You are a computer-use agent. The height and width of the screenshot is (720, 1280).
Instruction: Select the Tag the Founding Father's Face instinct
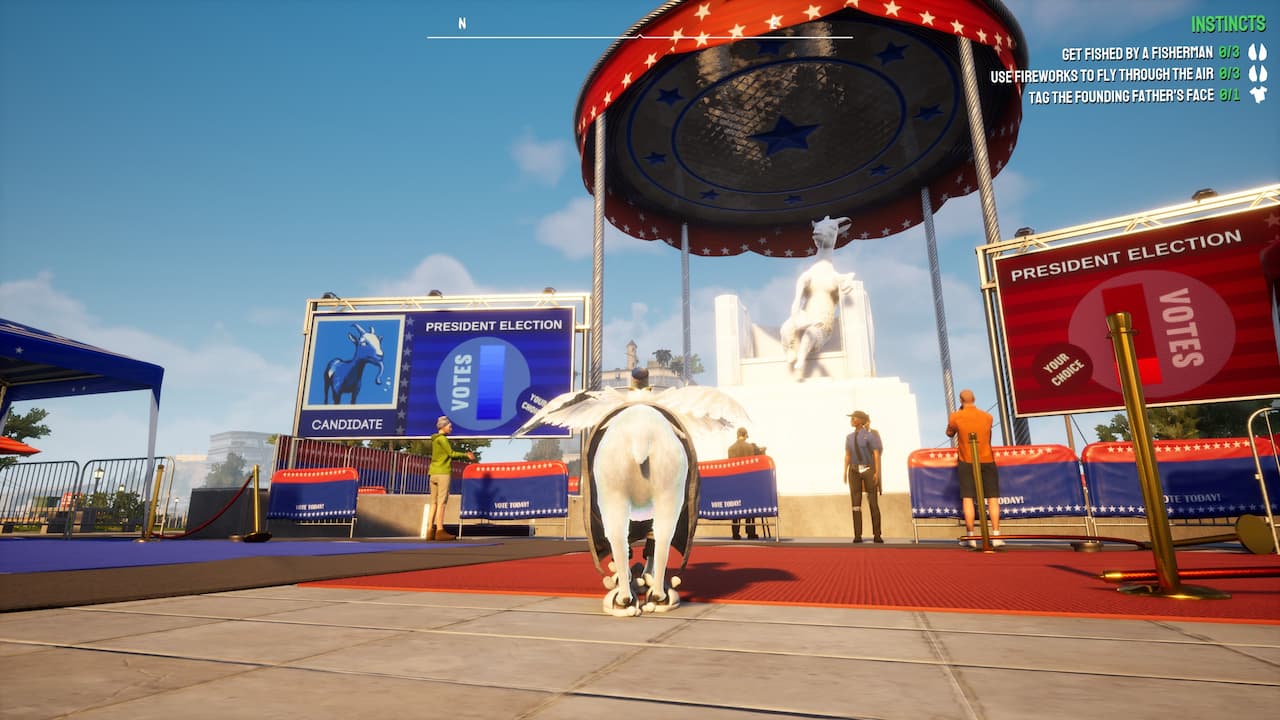(x=1121, y=96)
